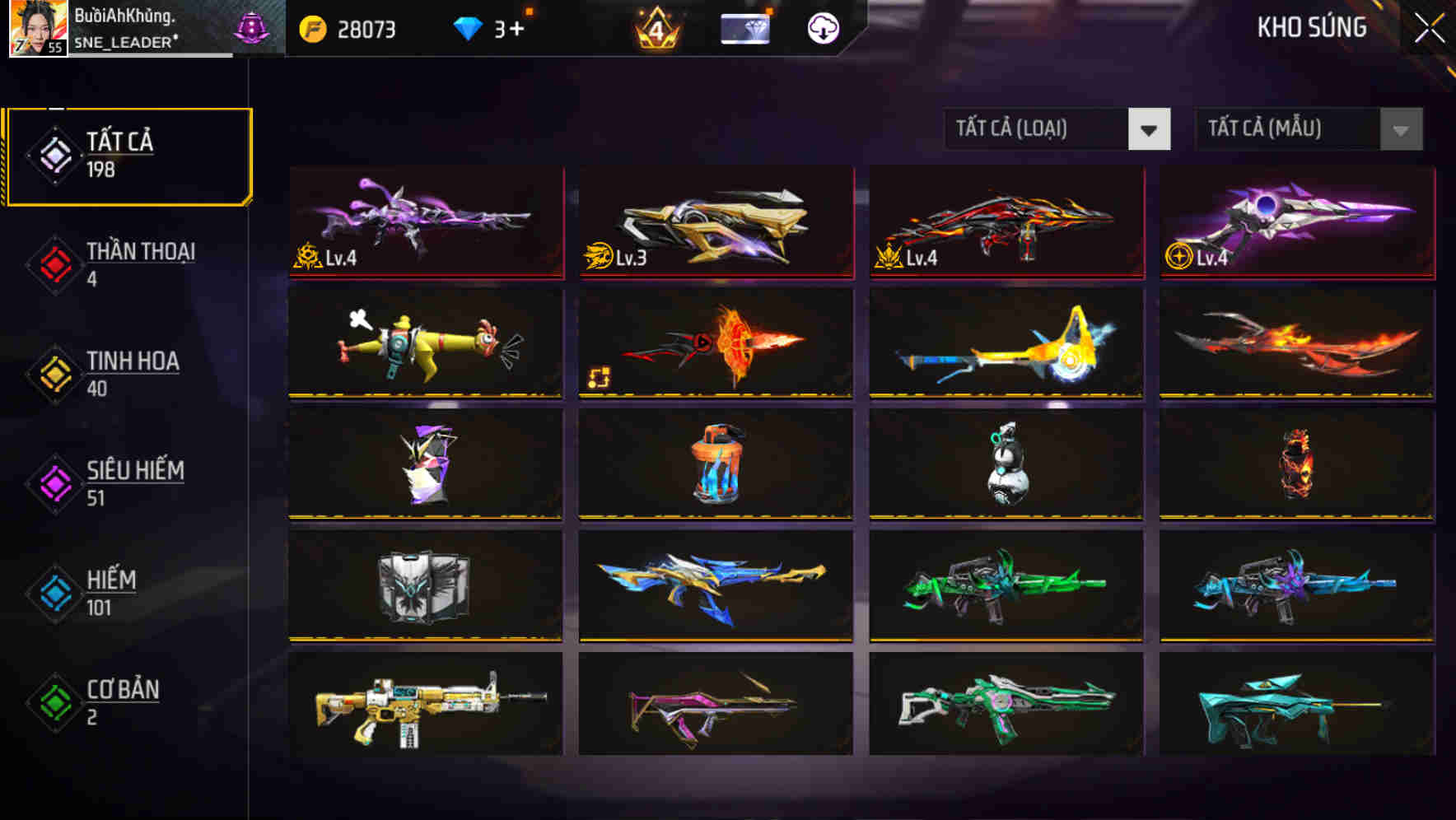Screen dimensions: 1456x820
Task: Click the arrow on the weapon type filter
Action: click(x=1150, y=129)
